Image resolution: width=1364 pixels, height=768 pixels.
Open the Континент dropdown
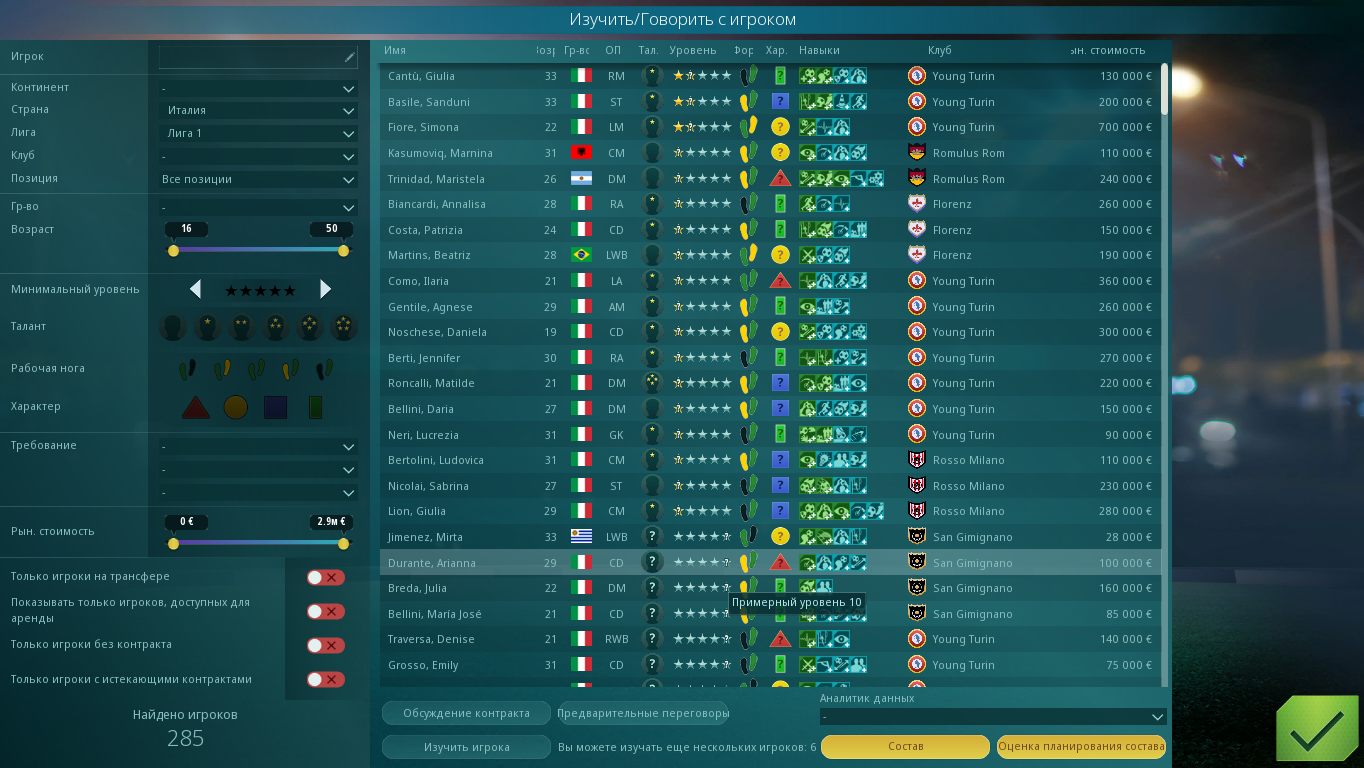coord(258,88)
